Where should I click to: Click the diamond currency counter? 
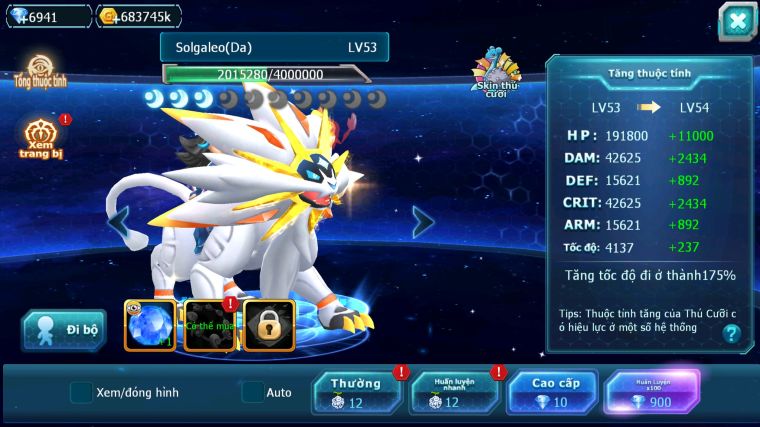(46, 16)
